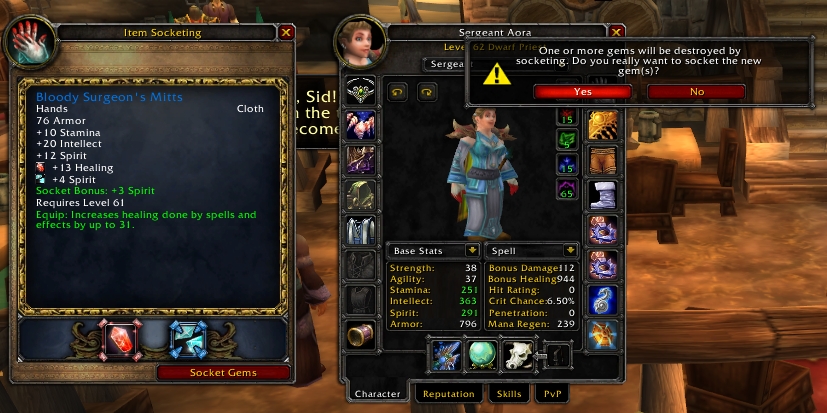
Task: Open the Skills tab
Action: (x=508, y=394)
